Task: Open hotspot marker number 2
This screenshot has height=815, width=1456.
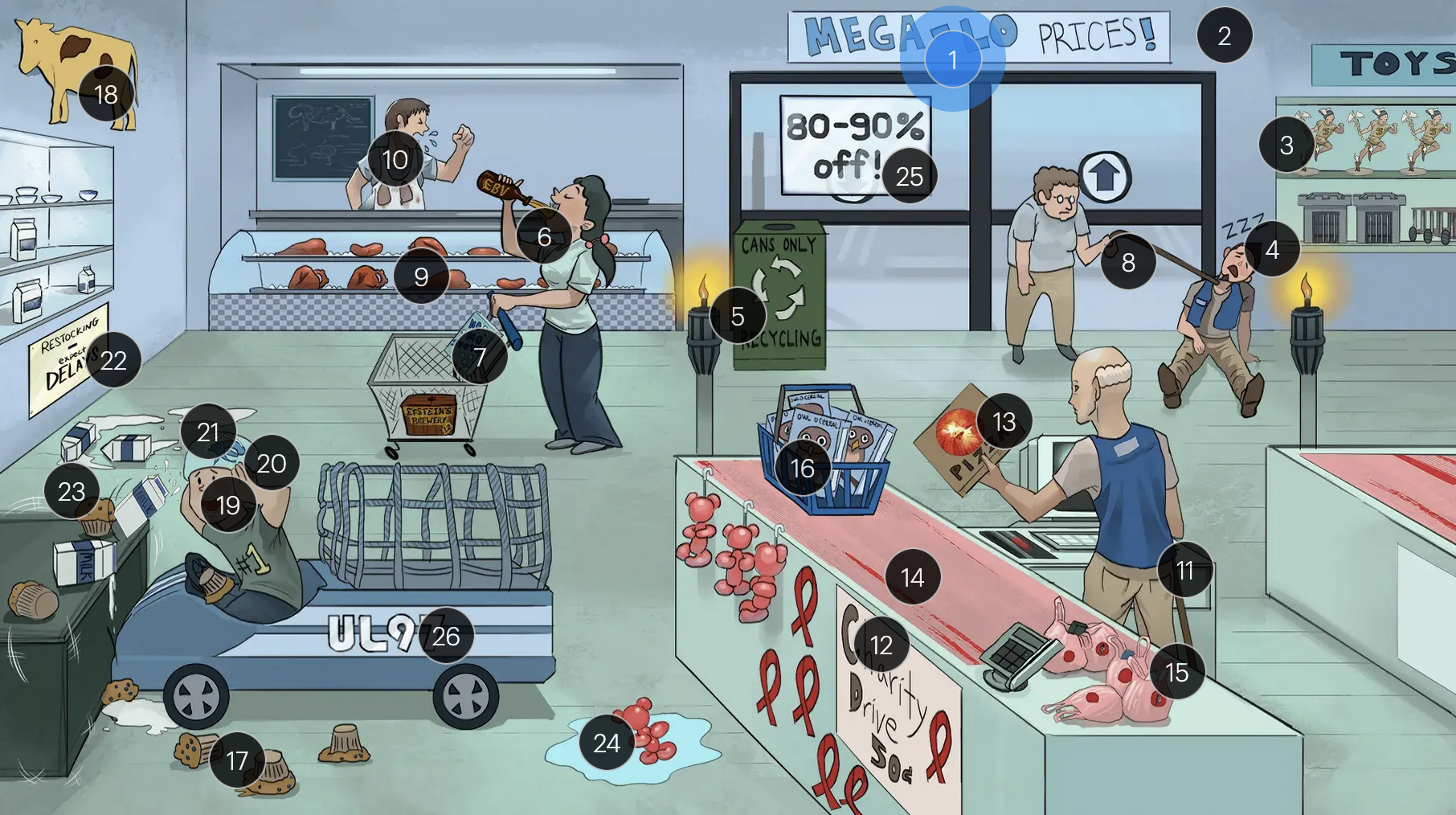Action: 1224,35
